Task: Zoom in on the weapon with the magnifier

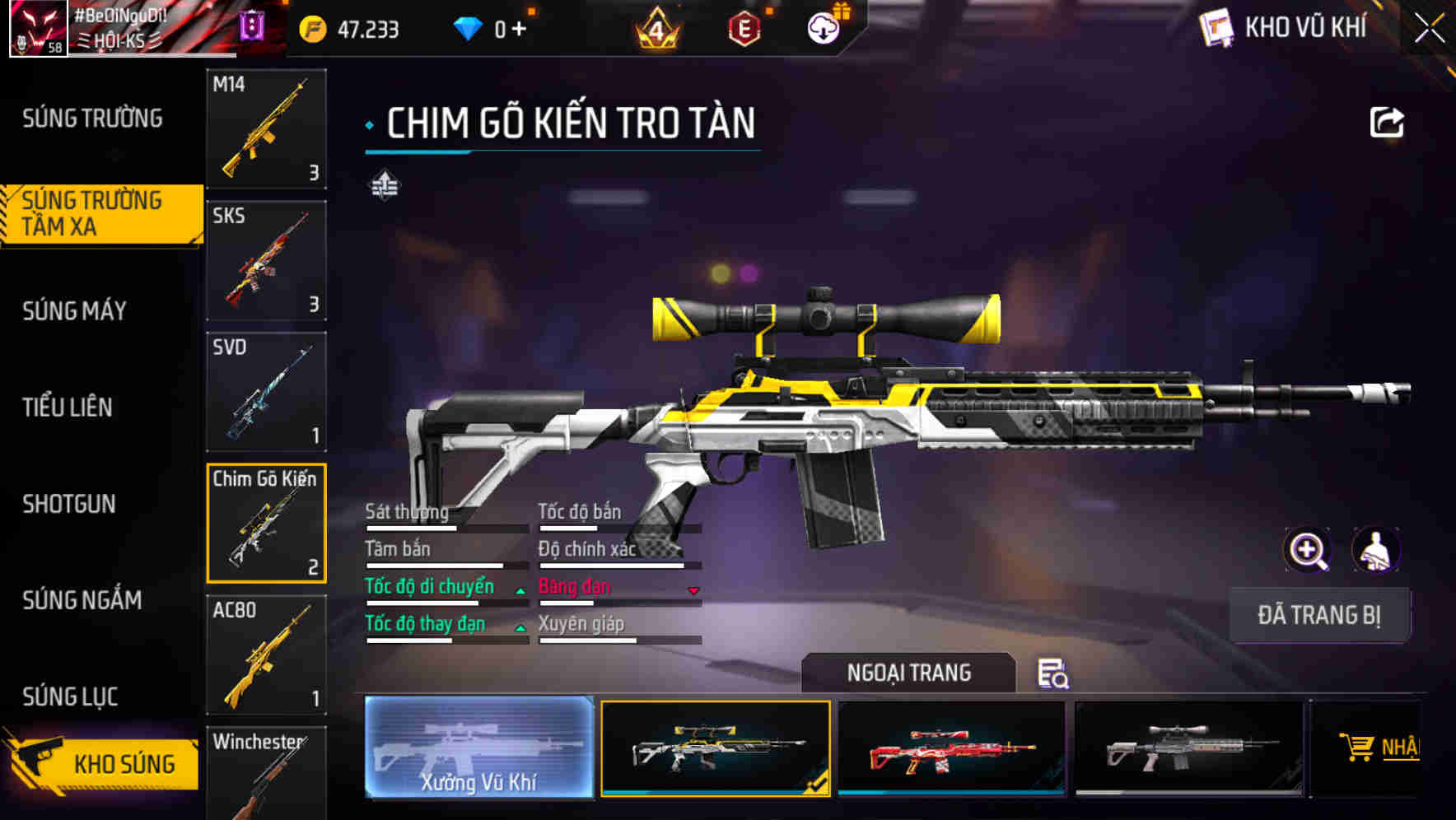Action: [1308, 550]
